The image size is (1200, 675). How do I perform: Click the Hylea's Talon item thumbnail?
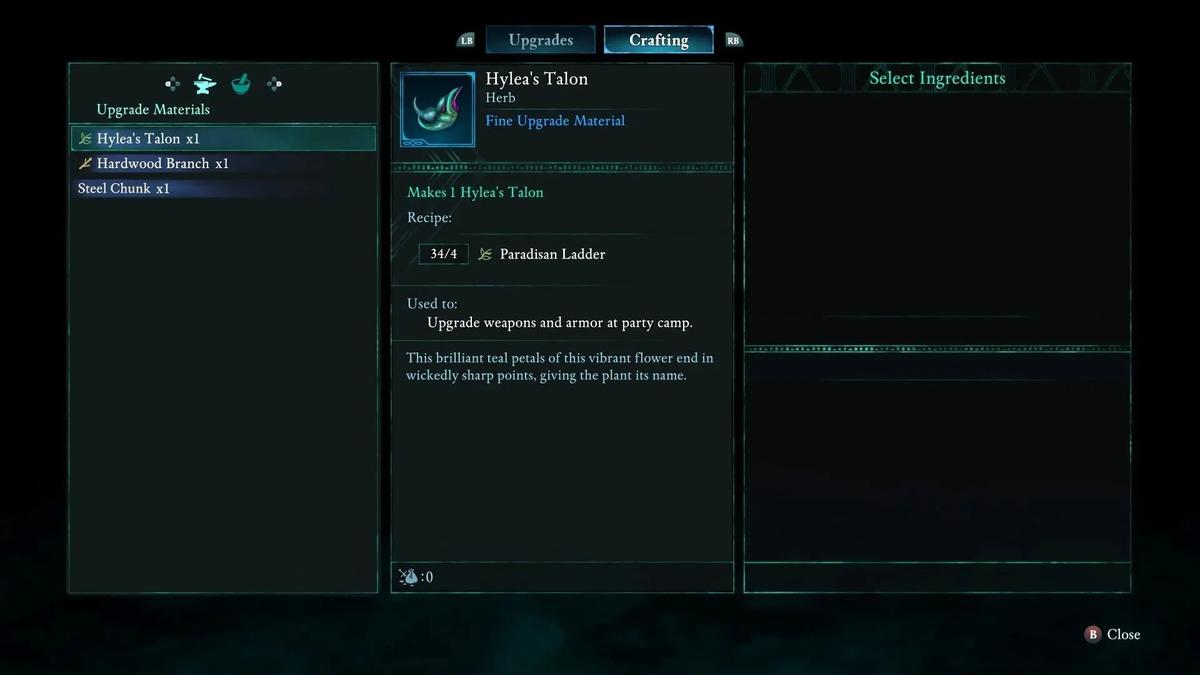pyautogui.click(x=437, y=109)
